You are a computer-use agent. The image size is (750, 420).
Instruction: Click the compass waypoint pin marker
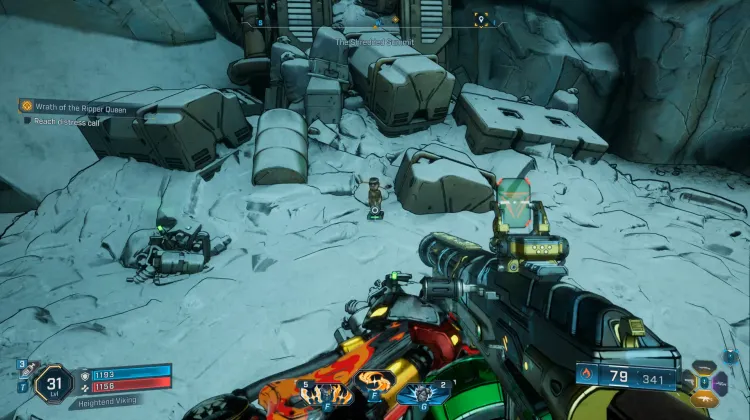(x=481, y=19)
